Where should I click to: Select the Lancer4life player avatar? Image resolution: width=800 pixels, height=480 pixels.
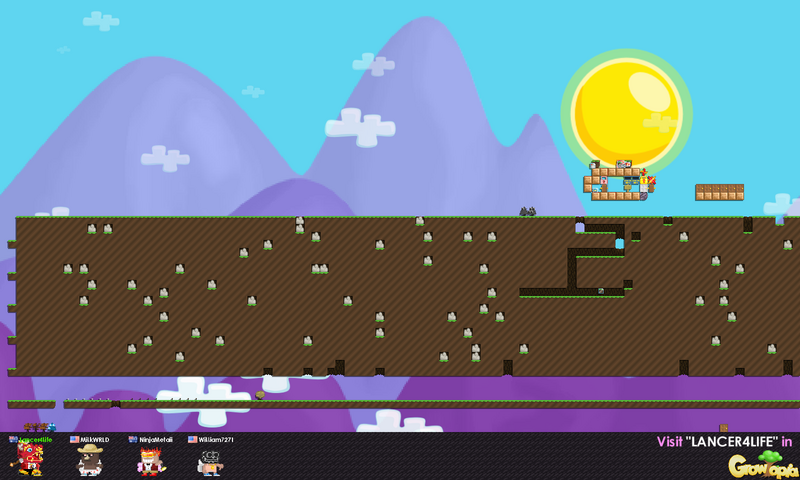coord(28,460)
